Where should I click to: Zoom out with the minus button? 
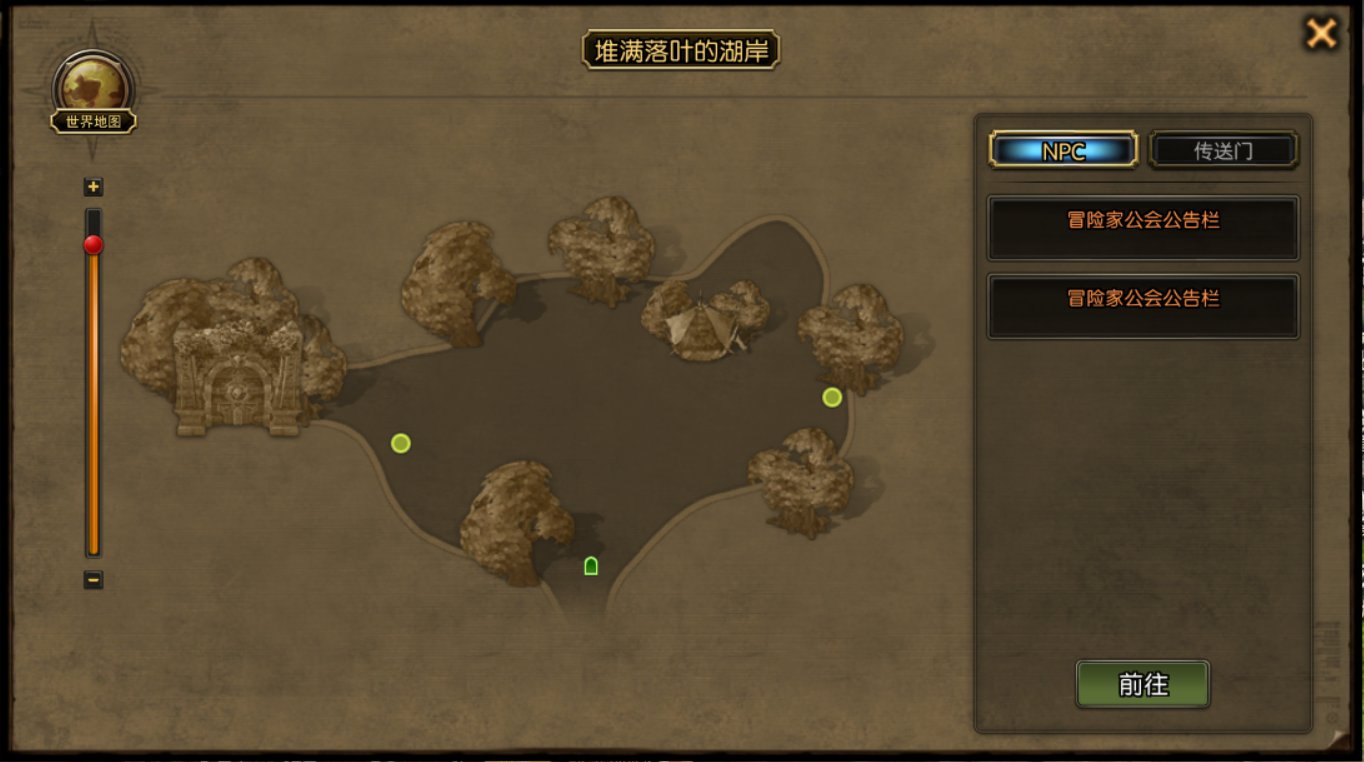coord(93,579)
